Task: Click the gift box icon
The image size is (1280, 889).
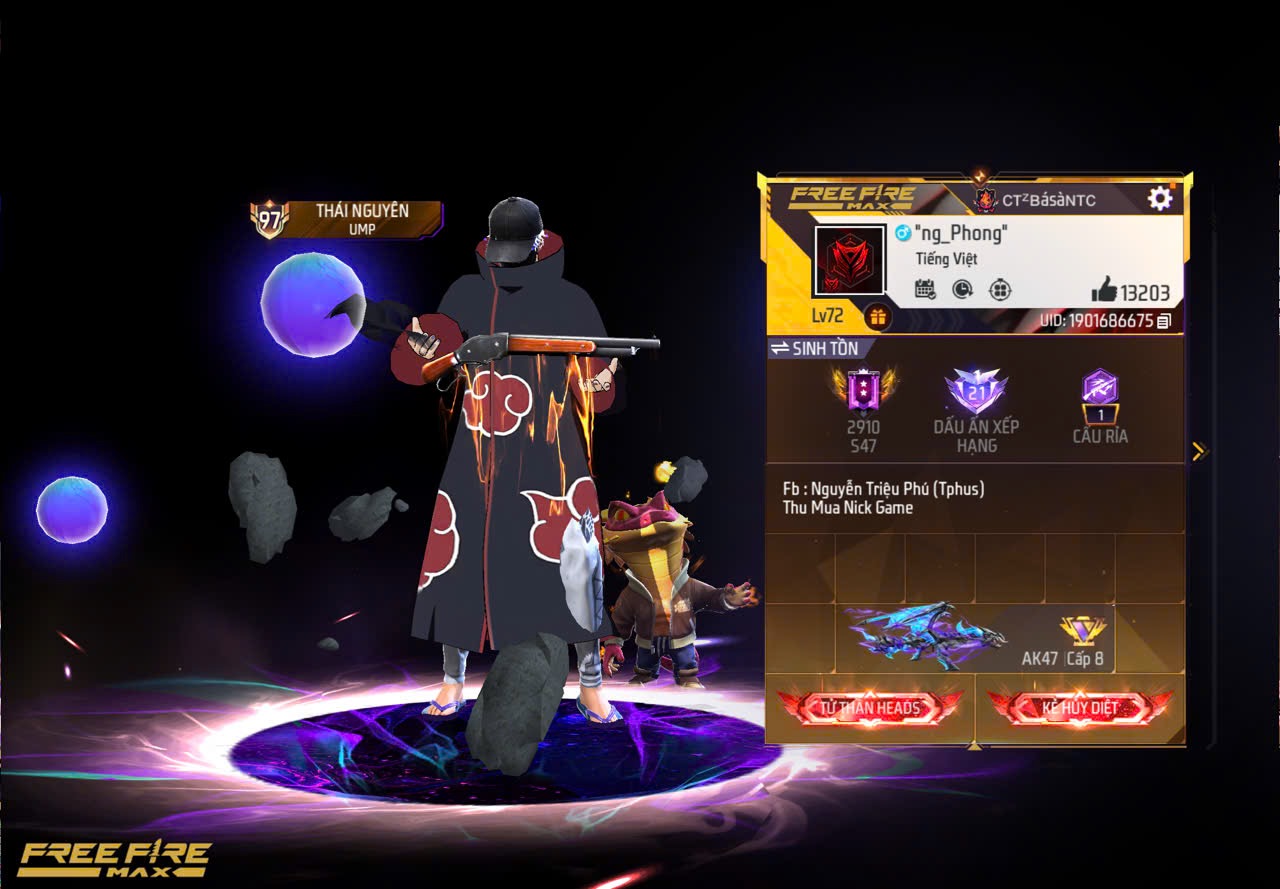Action: point(878,317)
